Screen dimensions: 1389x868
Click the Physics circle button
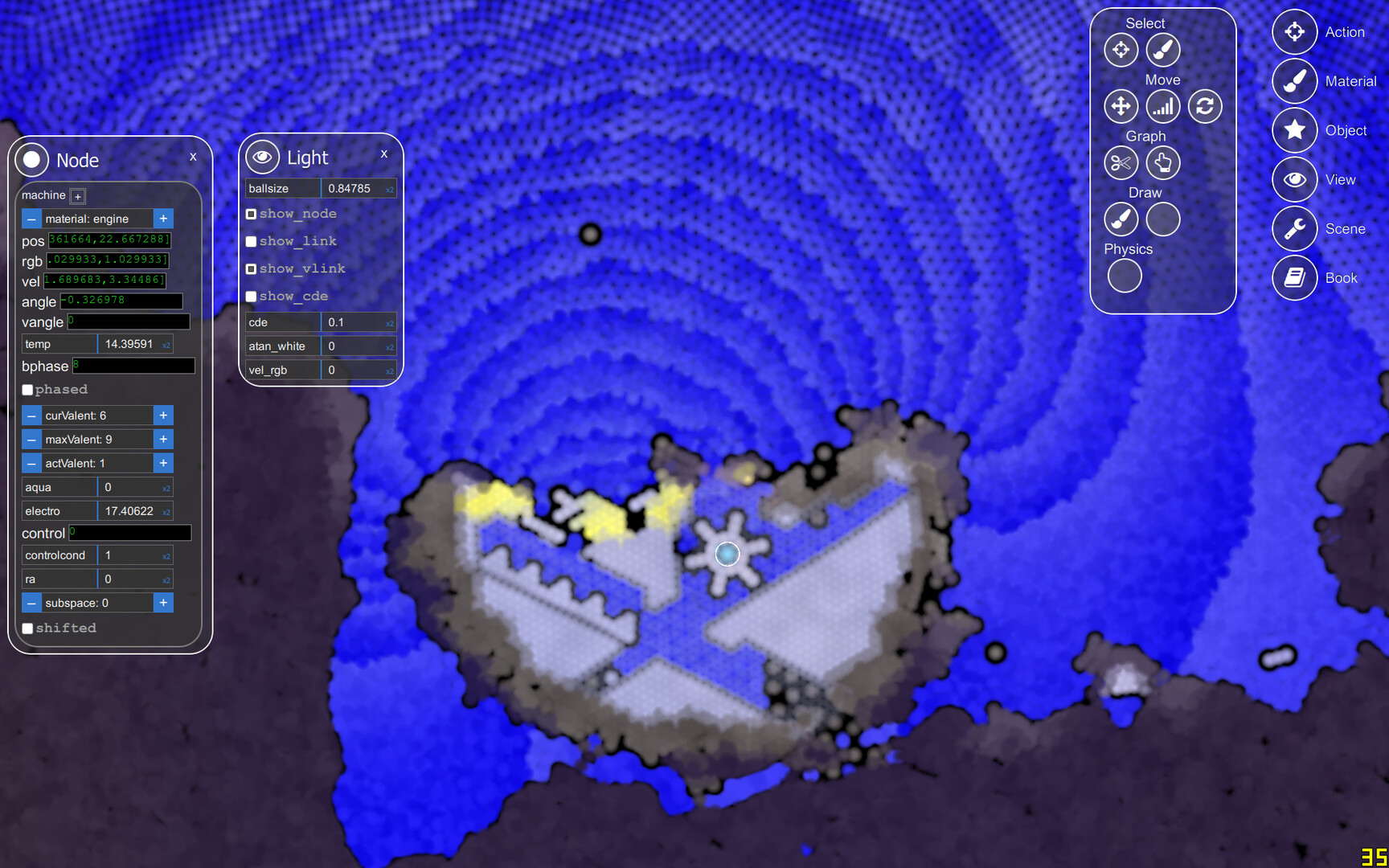1124,276
